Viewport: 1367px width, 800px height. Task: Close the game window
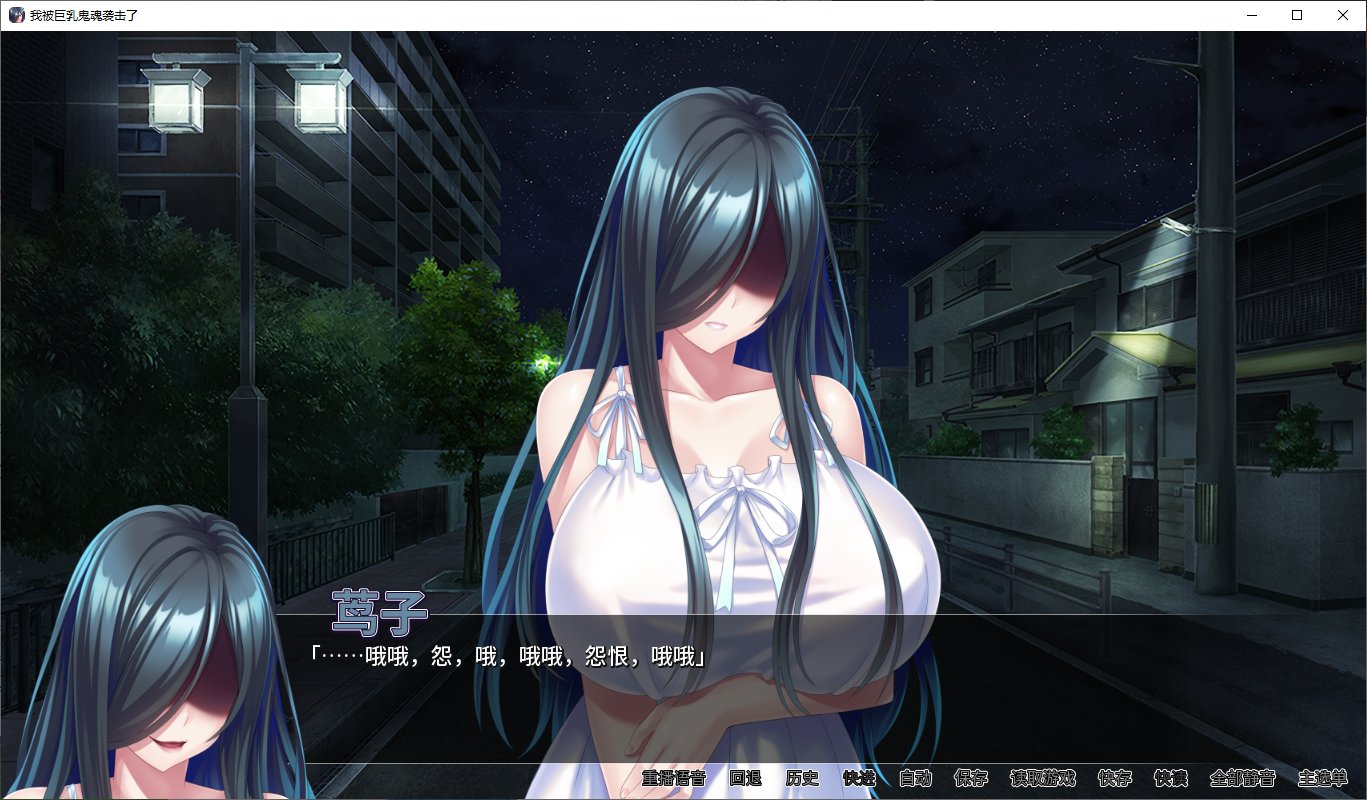point(1342,15)
